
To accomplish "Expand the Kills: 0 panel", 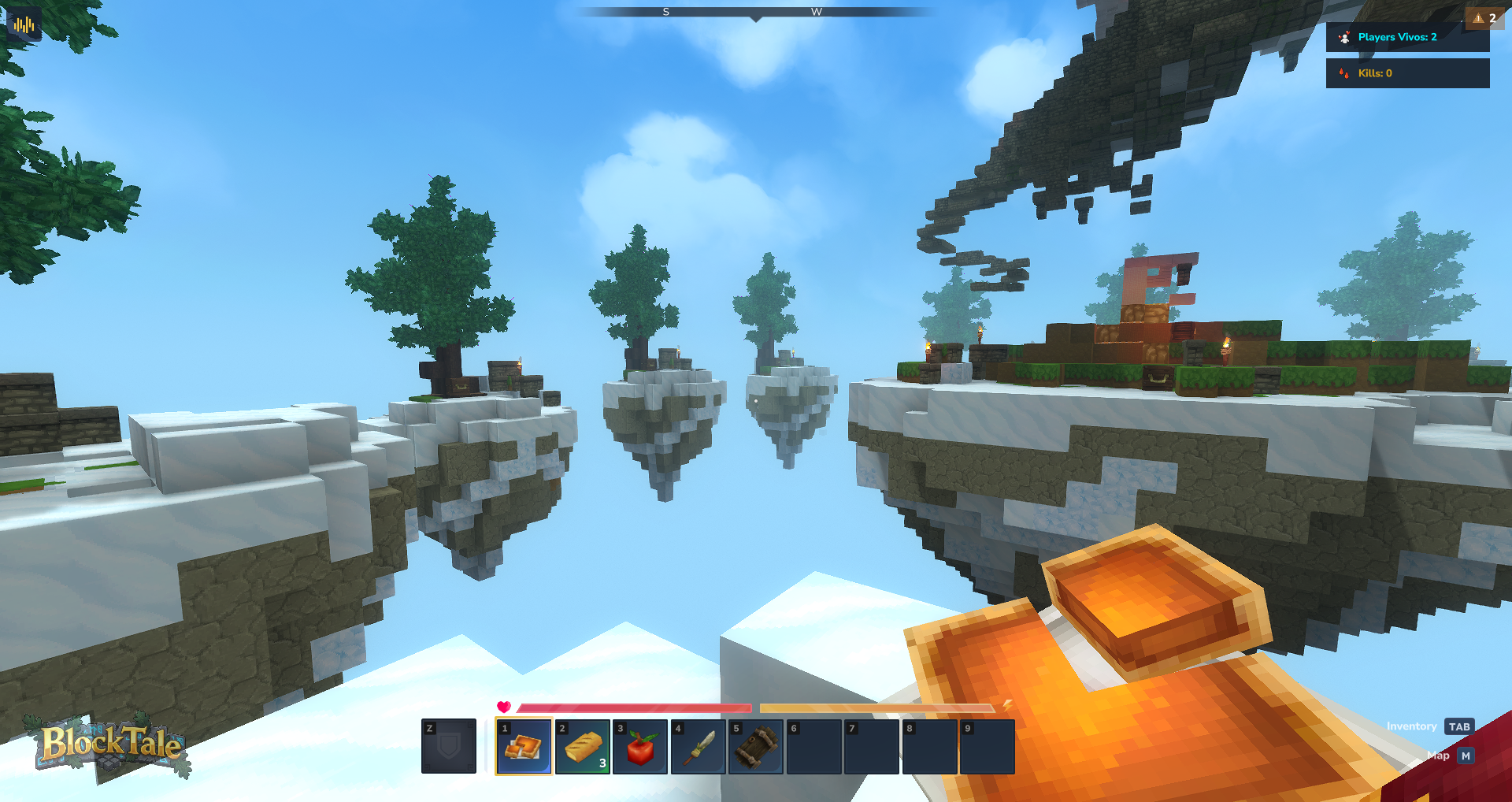I will (1408, 73).
